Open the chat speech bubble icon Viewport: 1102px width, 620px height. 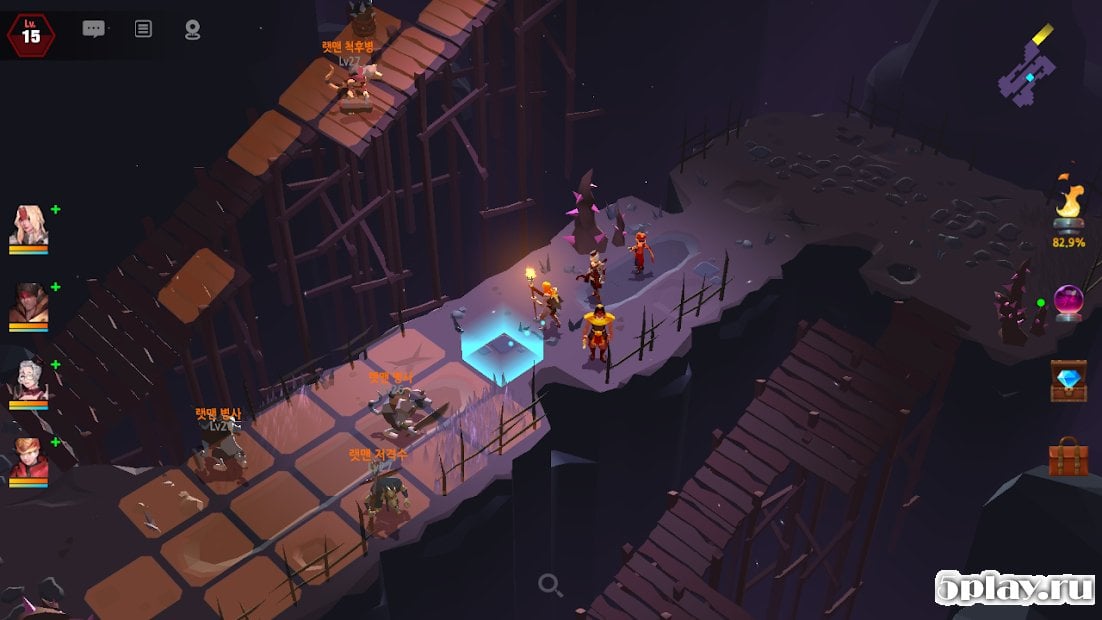pyautogui.click(x=94, y=29)
